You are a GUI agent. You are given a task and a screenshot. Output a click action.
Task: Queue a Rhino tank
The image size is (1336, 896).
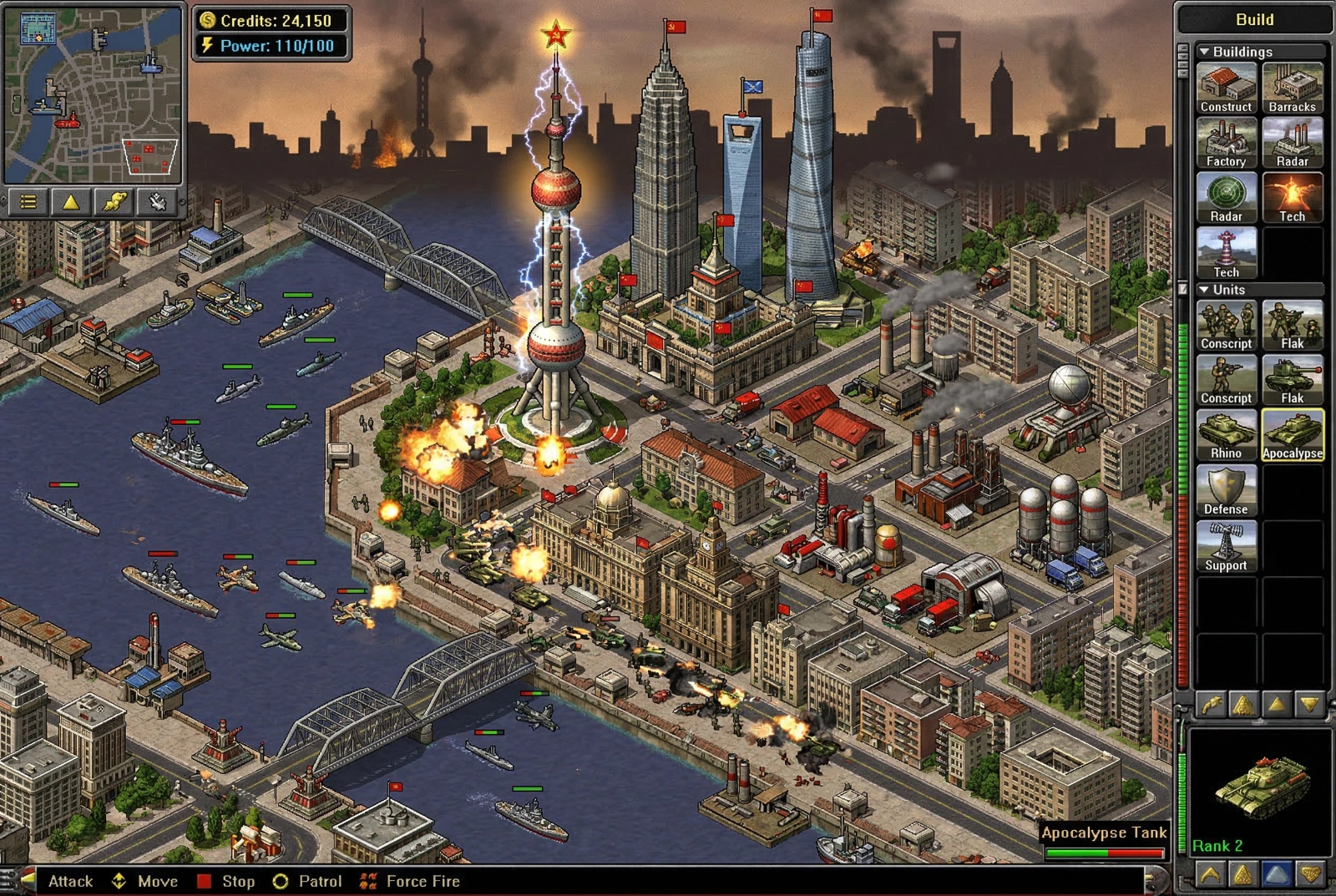(1226, 435)
